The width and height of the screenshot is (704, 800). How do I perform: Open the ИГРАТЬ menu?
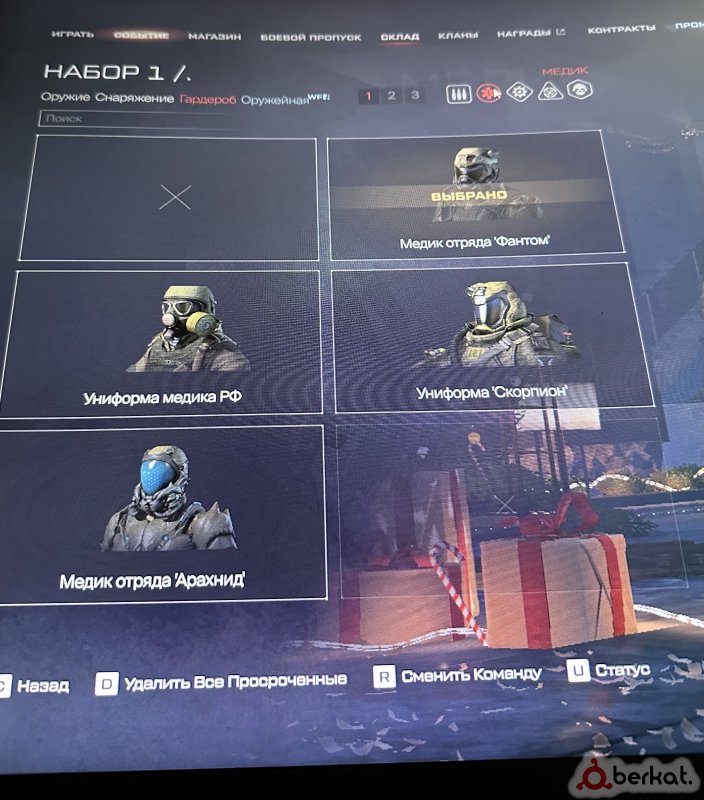[x=73, y=35]
